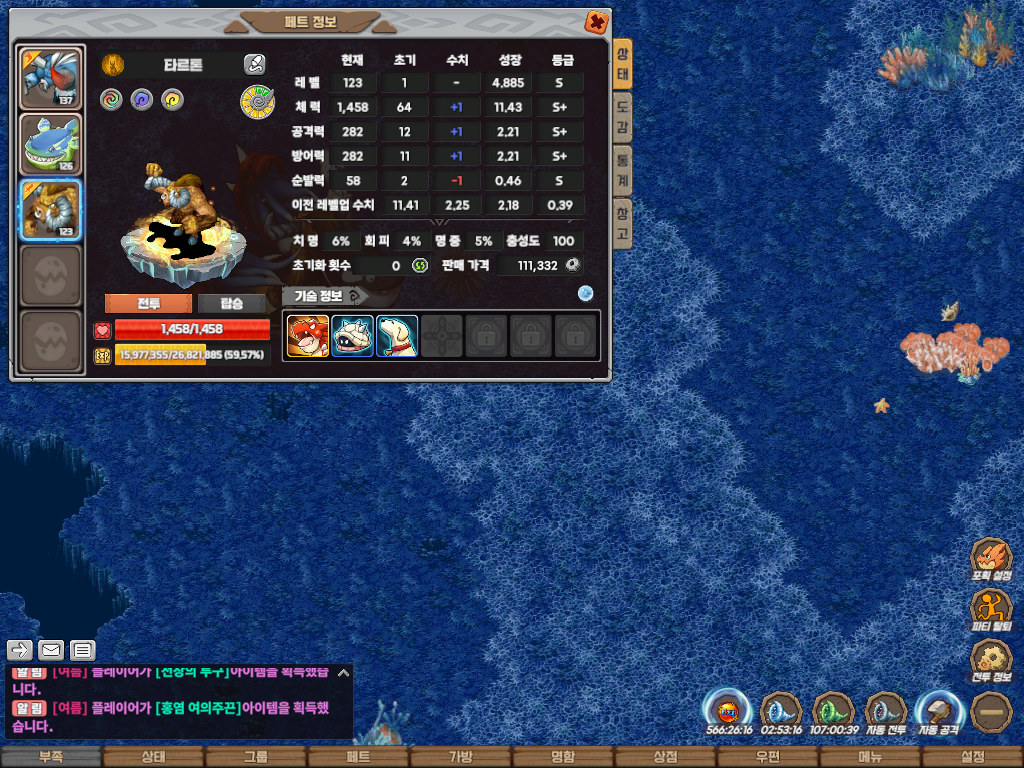Click the green reset icon beside 초기화 횟수
This screenshot has height=768, width=1024.
[x=420, y=265]
